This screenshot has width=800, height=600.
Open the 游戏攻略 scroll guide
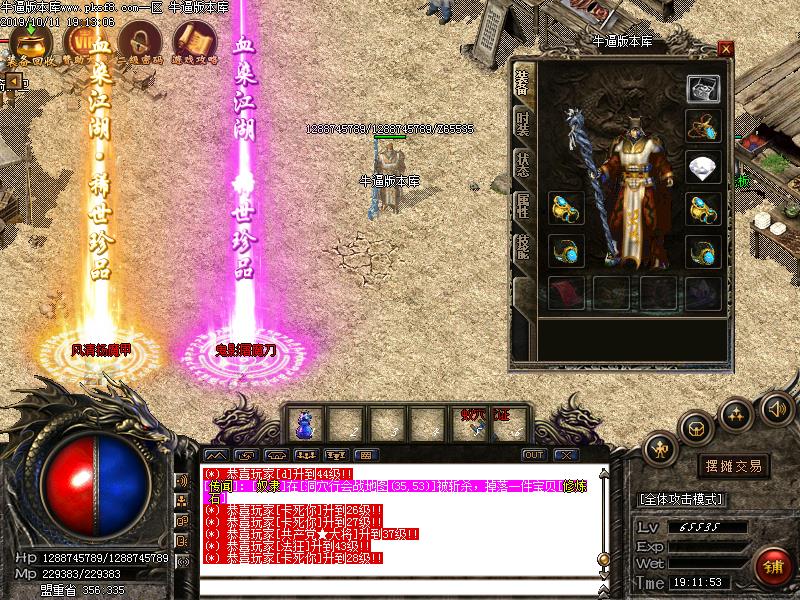[193, 41]
